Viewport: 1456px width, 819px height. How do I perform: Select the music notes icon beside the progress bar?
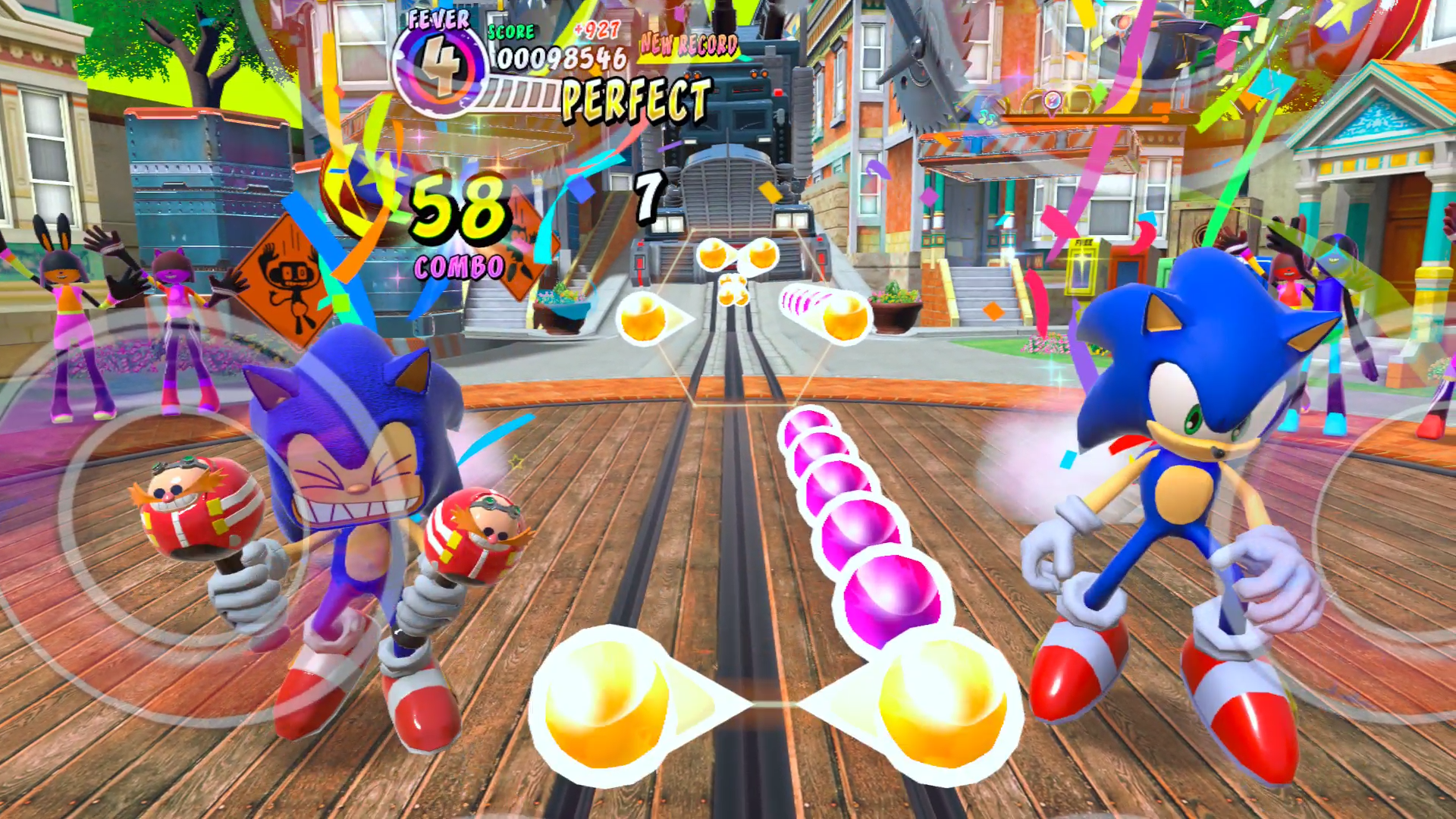pos(986,119)
